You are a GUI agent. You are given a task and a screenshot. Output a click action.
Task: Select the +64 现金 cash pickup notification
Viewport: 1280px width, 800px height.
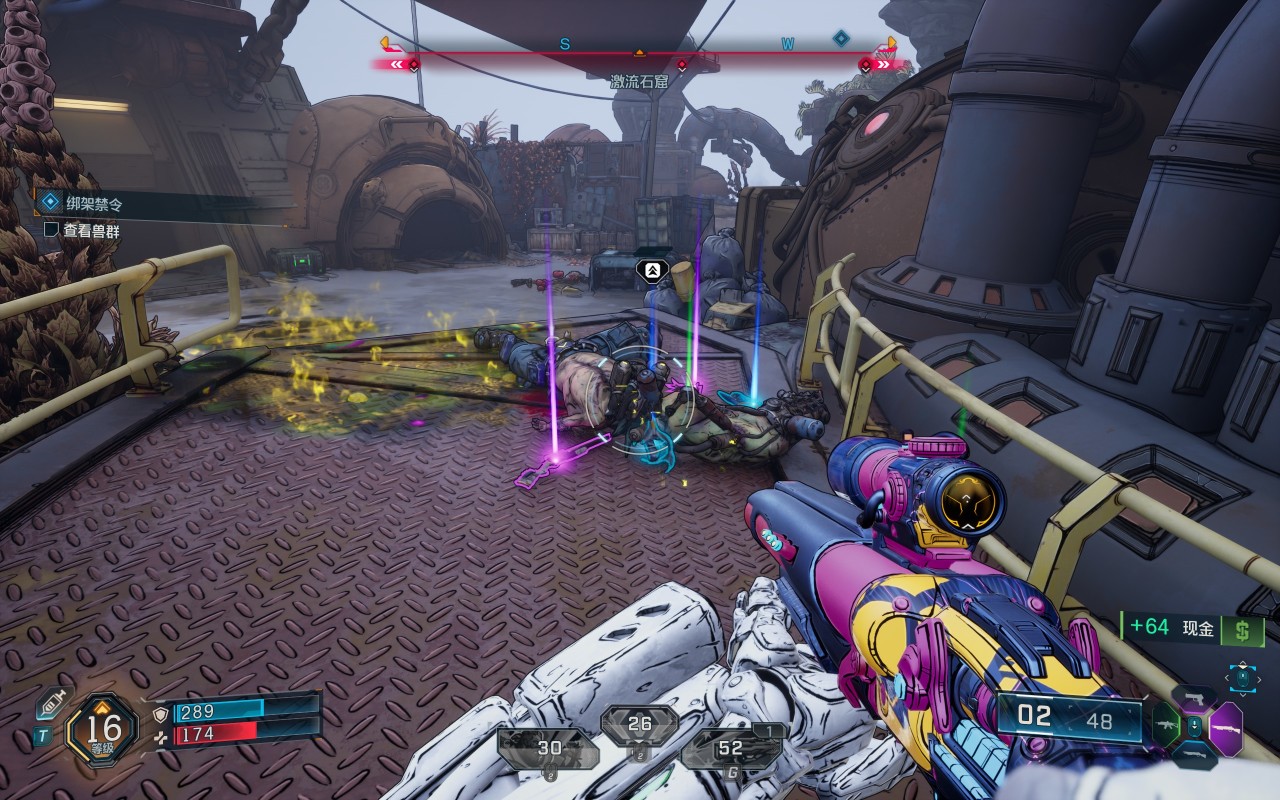(x=1192, y=628)
